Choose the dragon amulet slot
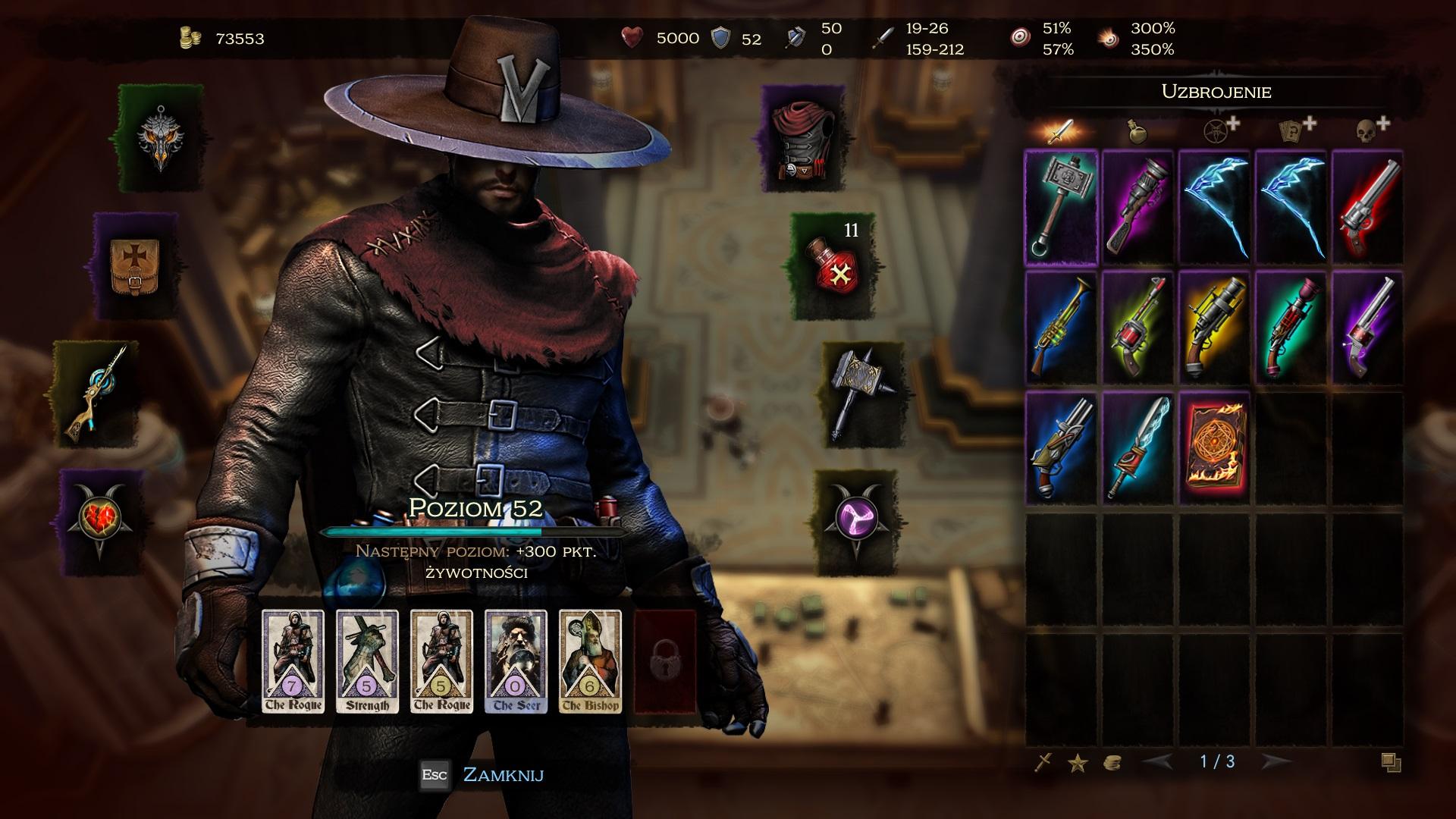This screenshot has height=819, width=1456. 159,138
